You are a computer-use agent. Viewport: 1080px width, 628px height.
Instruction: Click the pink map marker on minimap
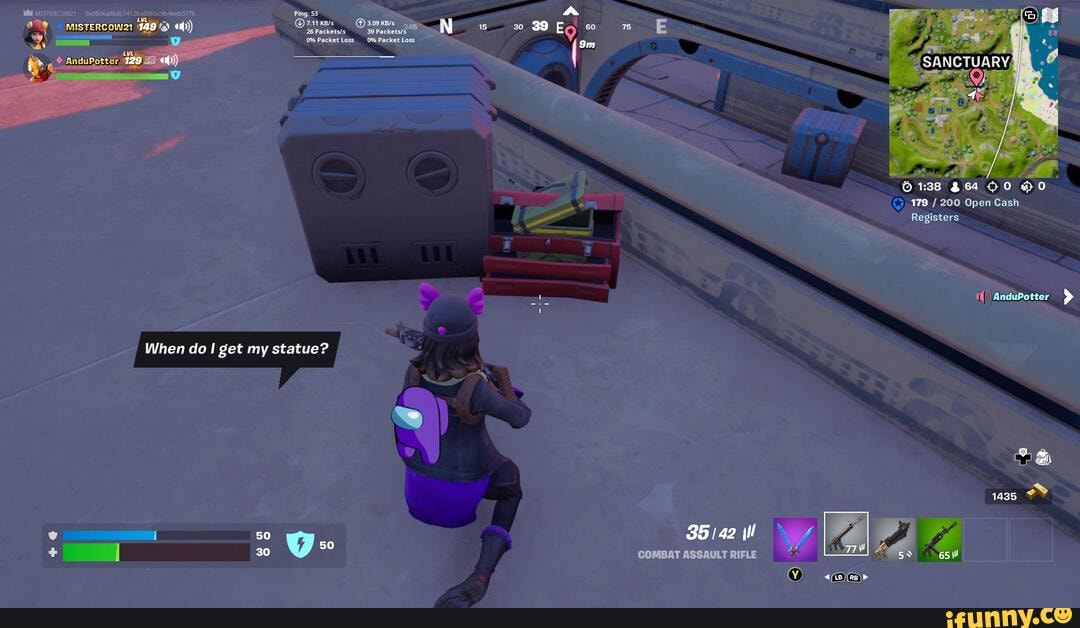pos(976,78)
